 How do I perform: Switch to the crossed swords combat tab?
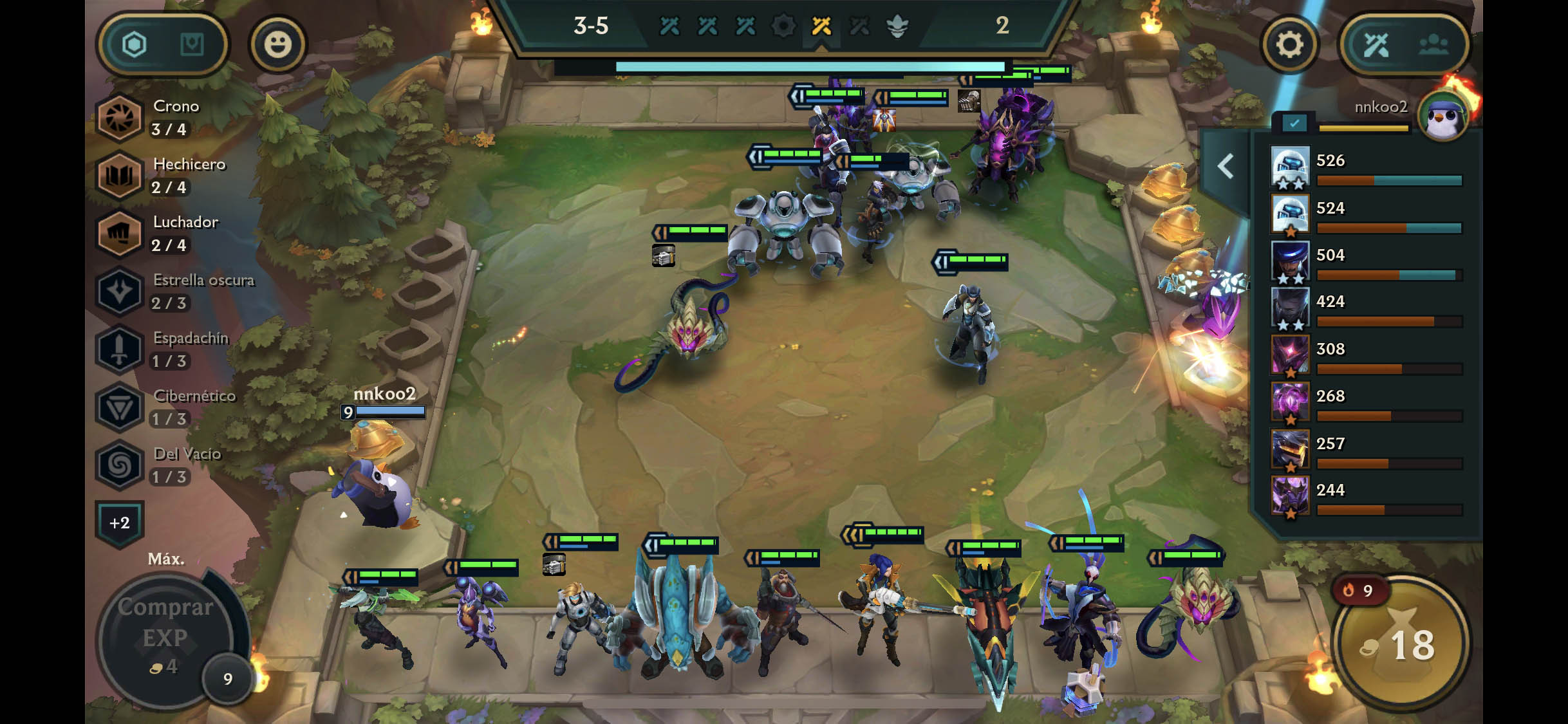(1376, 45)
